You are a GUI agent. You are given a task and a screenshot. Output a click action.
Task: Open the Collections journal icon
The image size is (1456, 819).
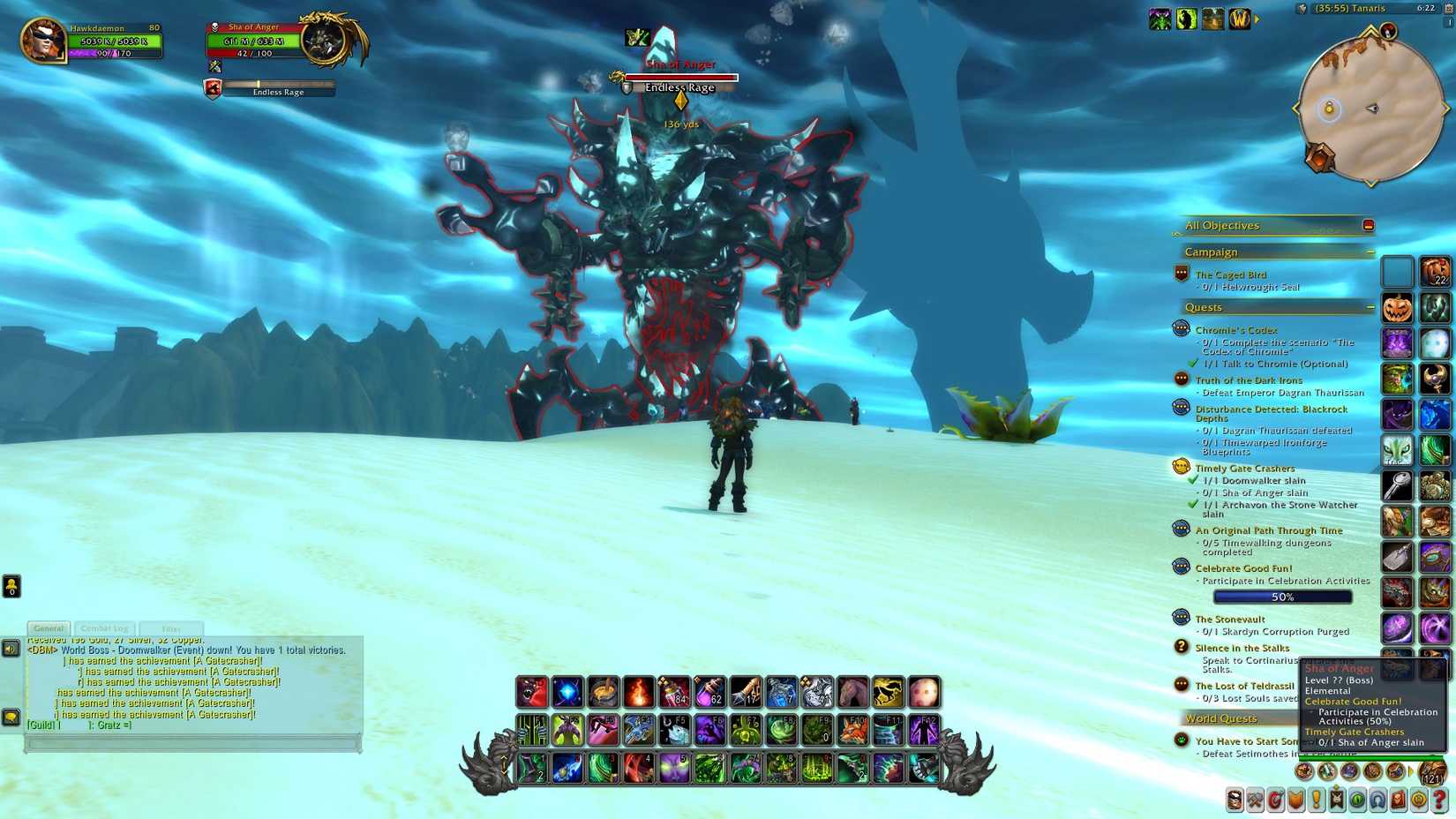pos(1378,800)
